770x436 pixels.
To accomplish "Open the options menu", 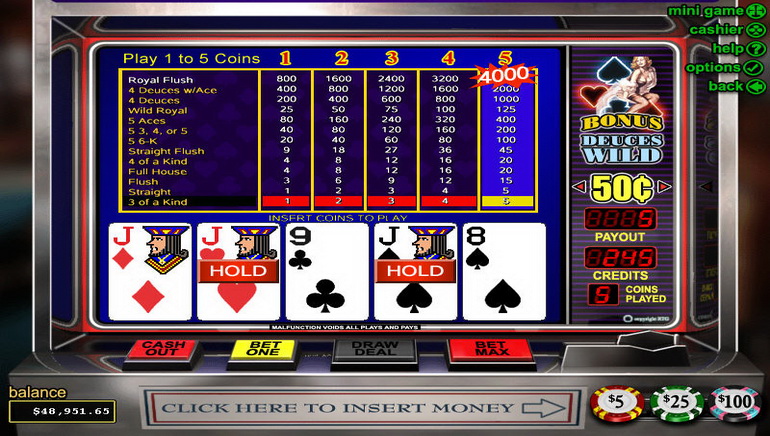I will (722, 67).
